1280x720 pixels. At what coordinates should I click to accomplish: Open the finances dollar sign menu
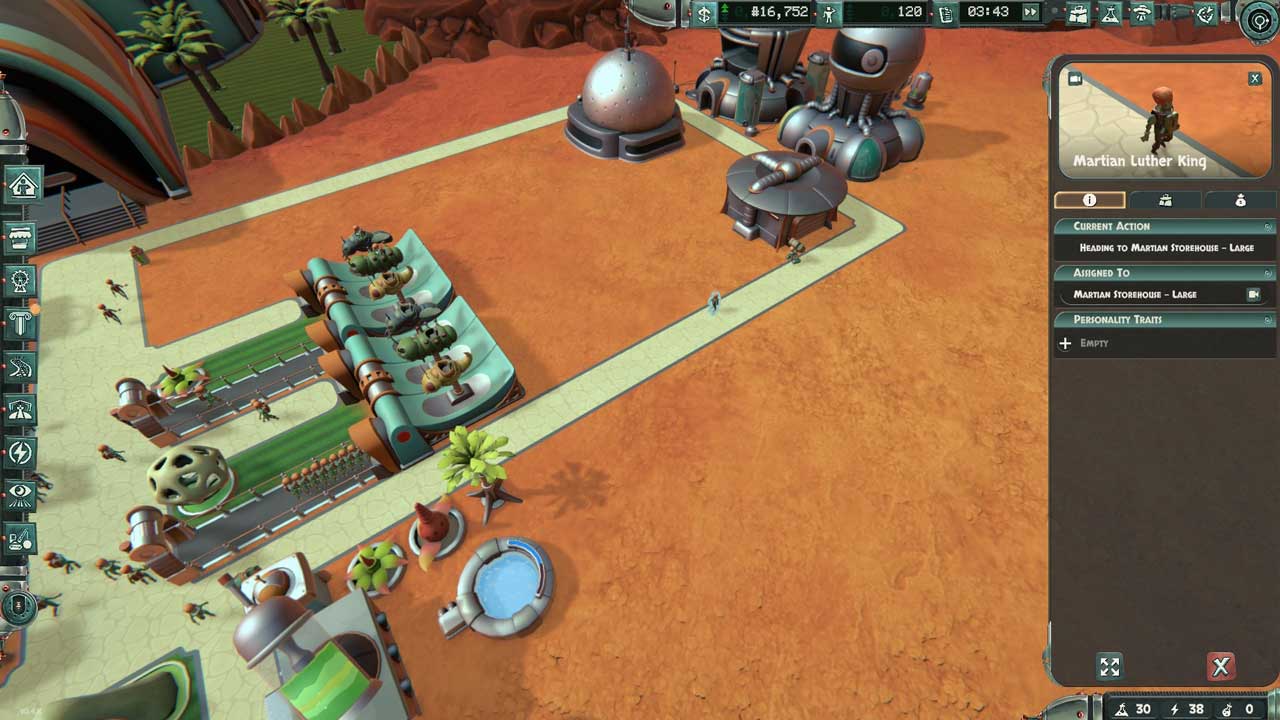click(x=704, y=13)
